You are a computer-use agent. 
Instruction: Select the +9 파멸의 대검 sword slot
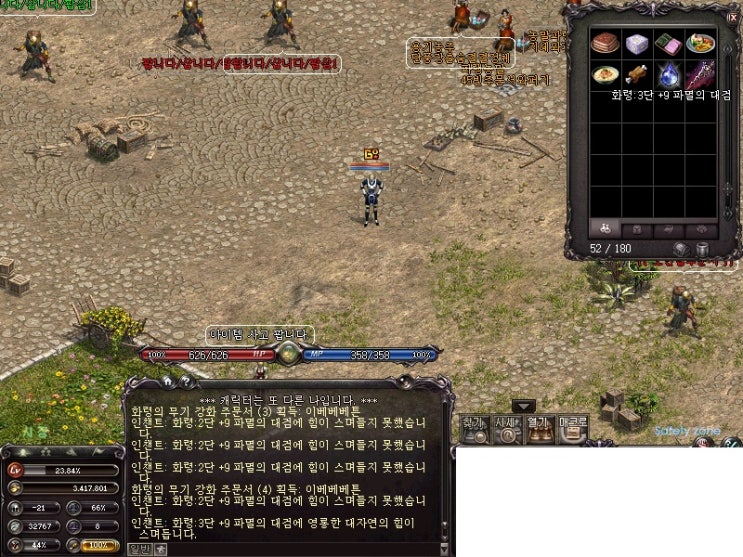tap(700, 74)
